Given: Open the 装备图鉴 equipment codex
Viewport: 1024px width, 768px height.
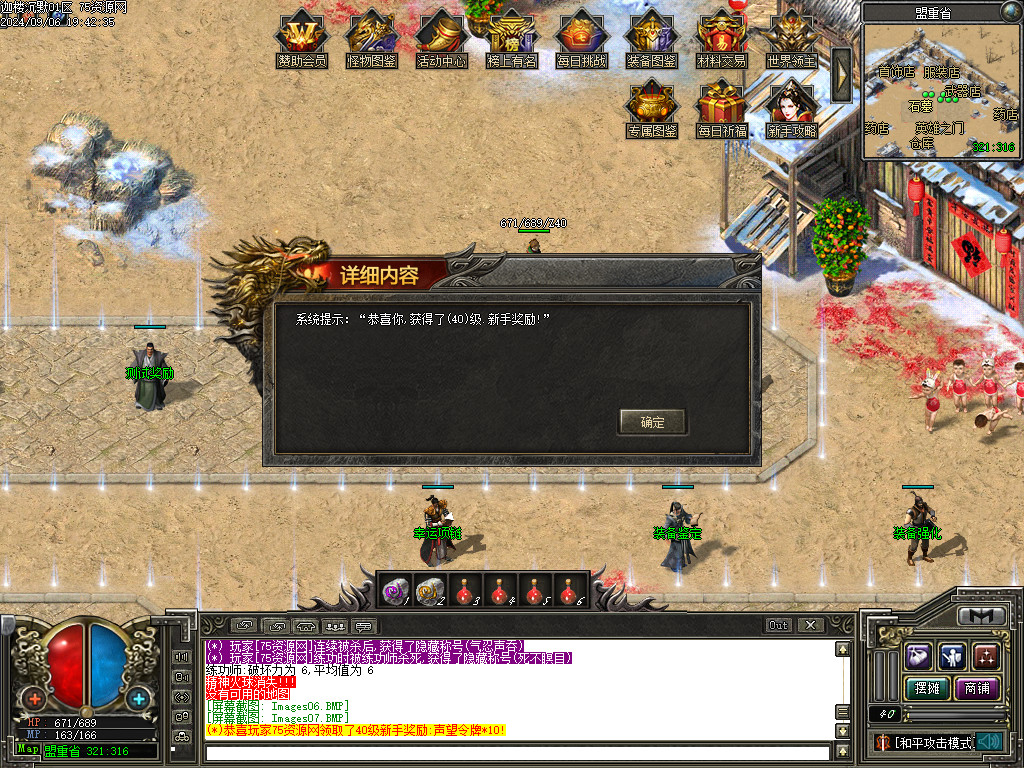Looking at the screenshot, I should (652, 38).
